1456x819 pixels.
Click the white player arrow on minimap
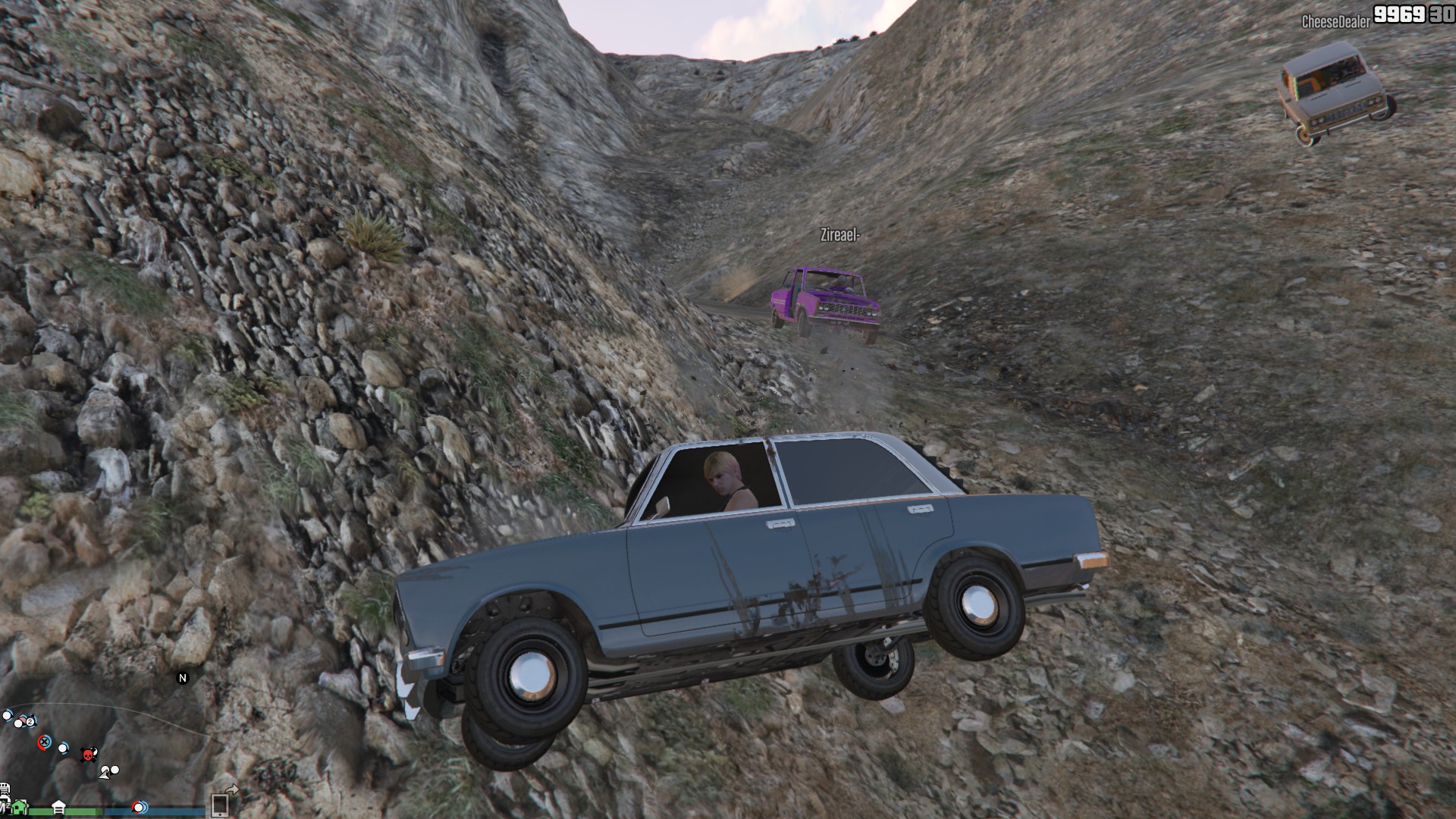pos(105,772)
